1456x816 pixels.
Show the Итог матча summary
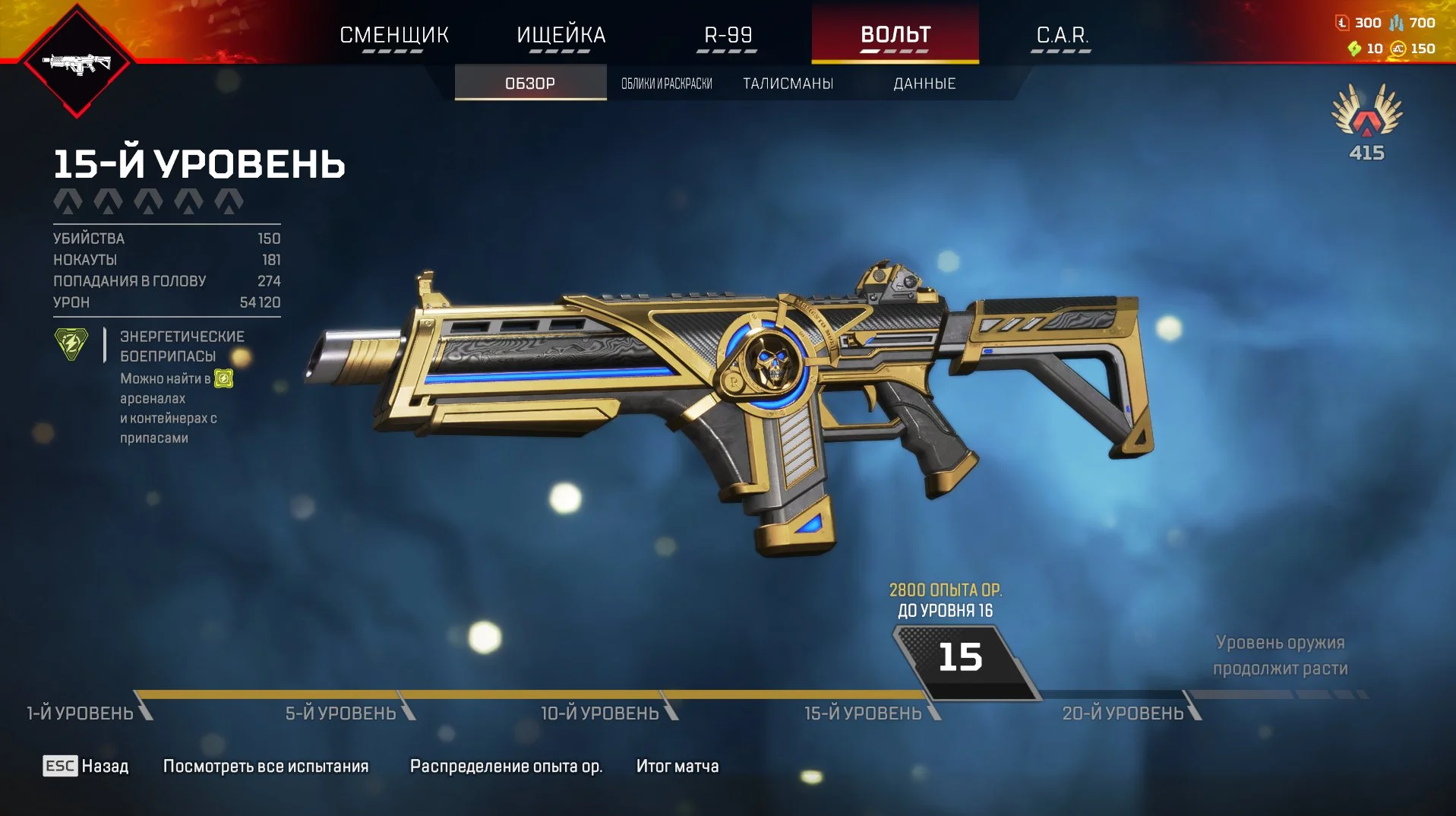pos(677,766)
